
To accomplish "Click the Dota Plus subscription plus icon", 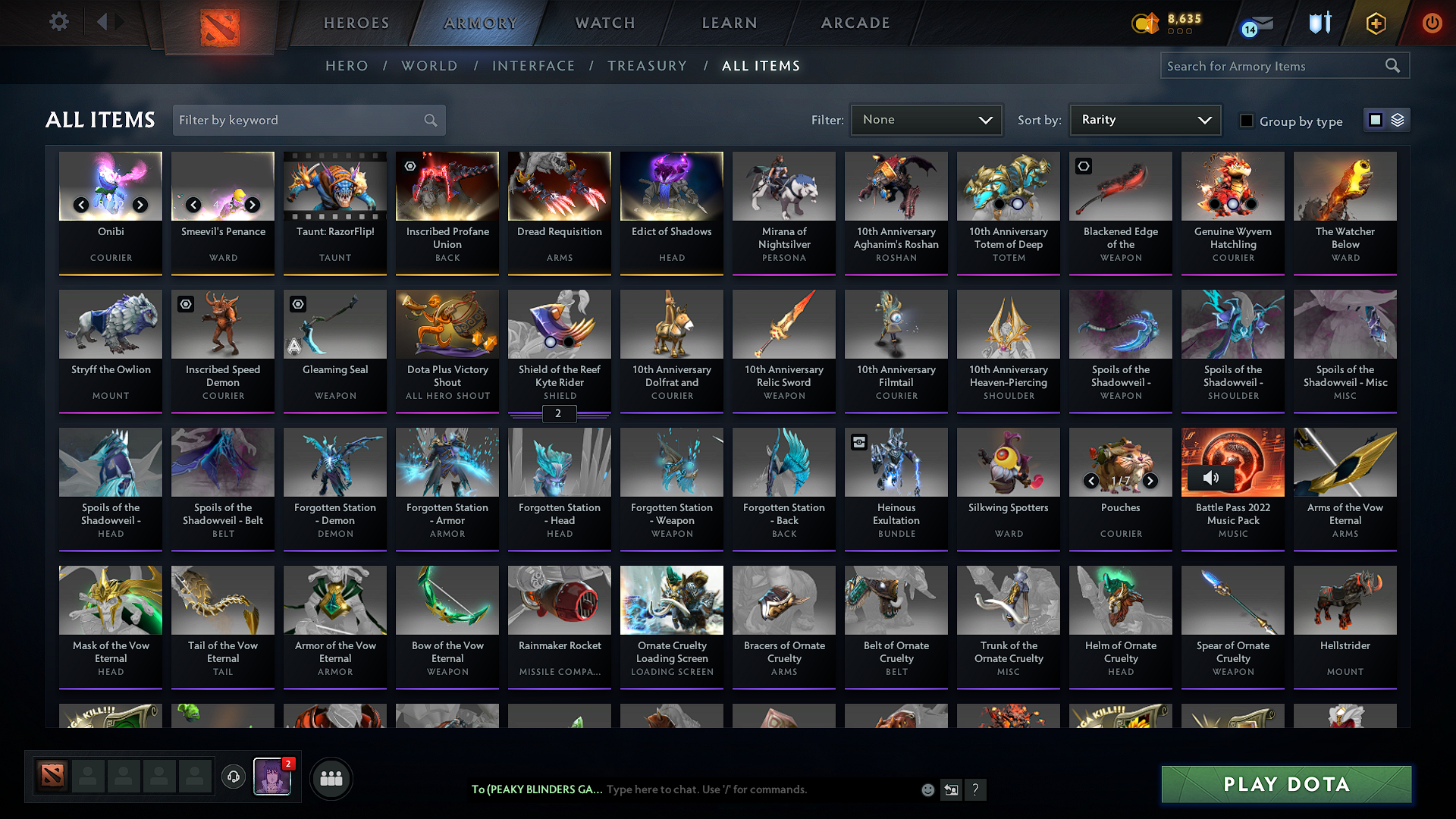I will tap(1375, 24).
